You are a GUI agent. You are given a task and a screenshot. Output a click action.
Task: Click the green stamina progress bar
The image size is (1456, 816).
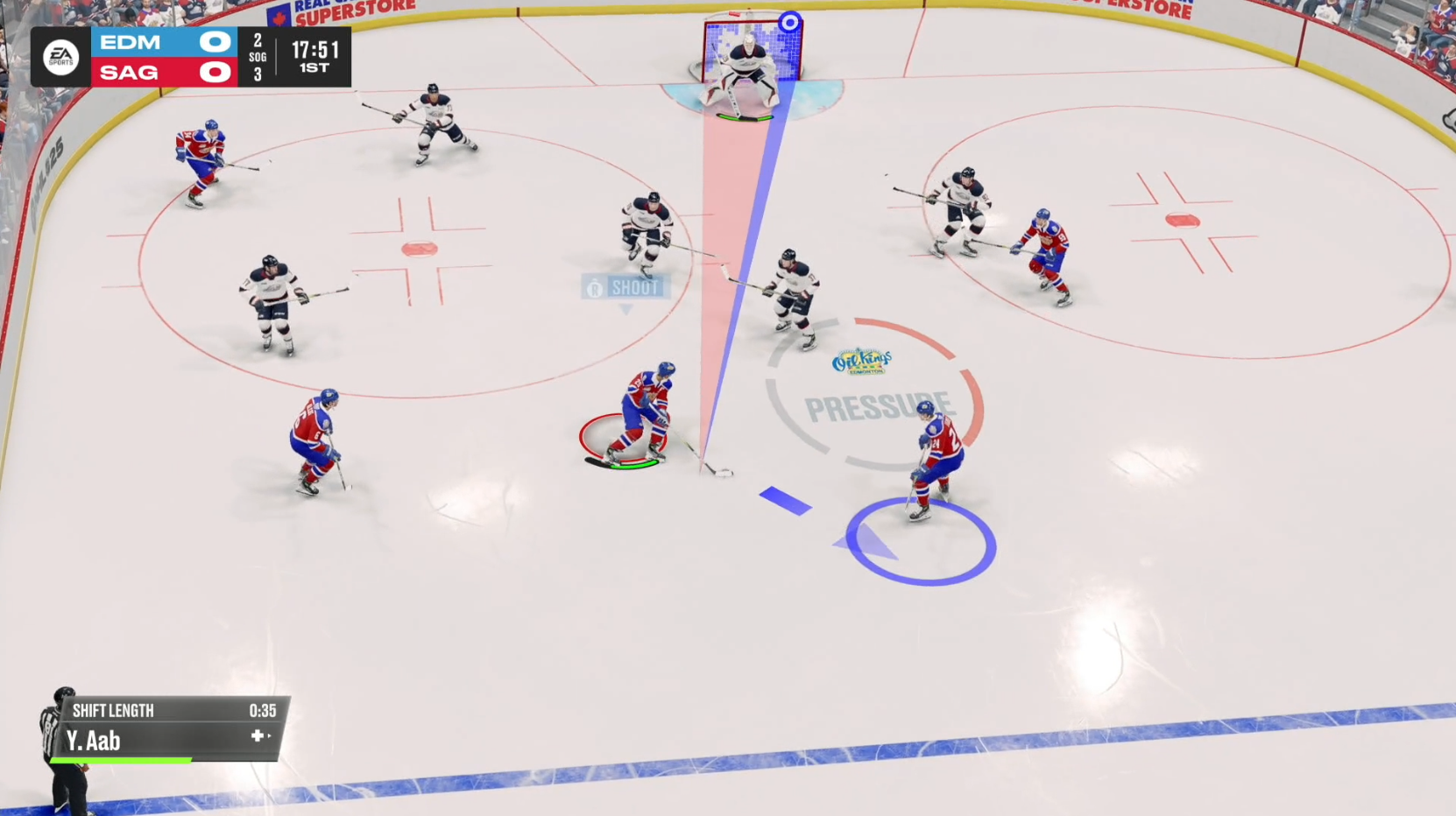[120, 760]
